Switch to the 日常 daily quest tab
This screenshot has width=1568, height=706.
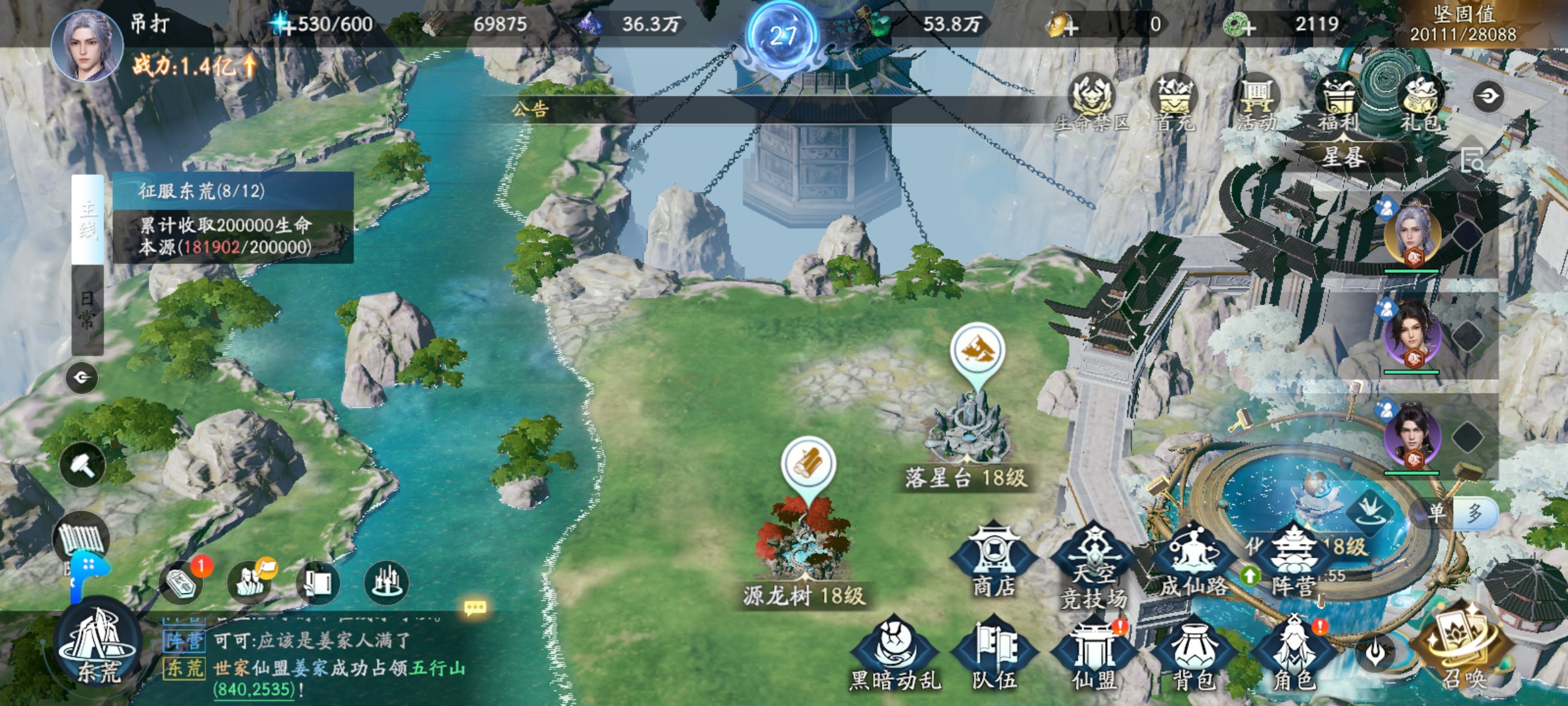point(88,310)
